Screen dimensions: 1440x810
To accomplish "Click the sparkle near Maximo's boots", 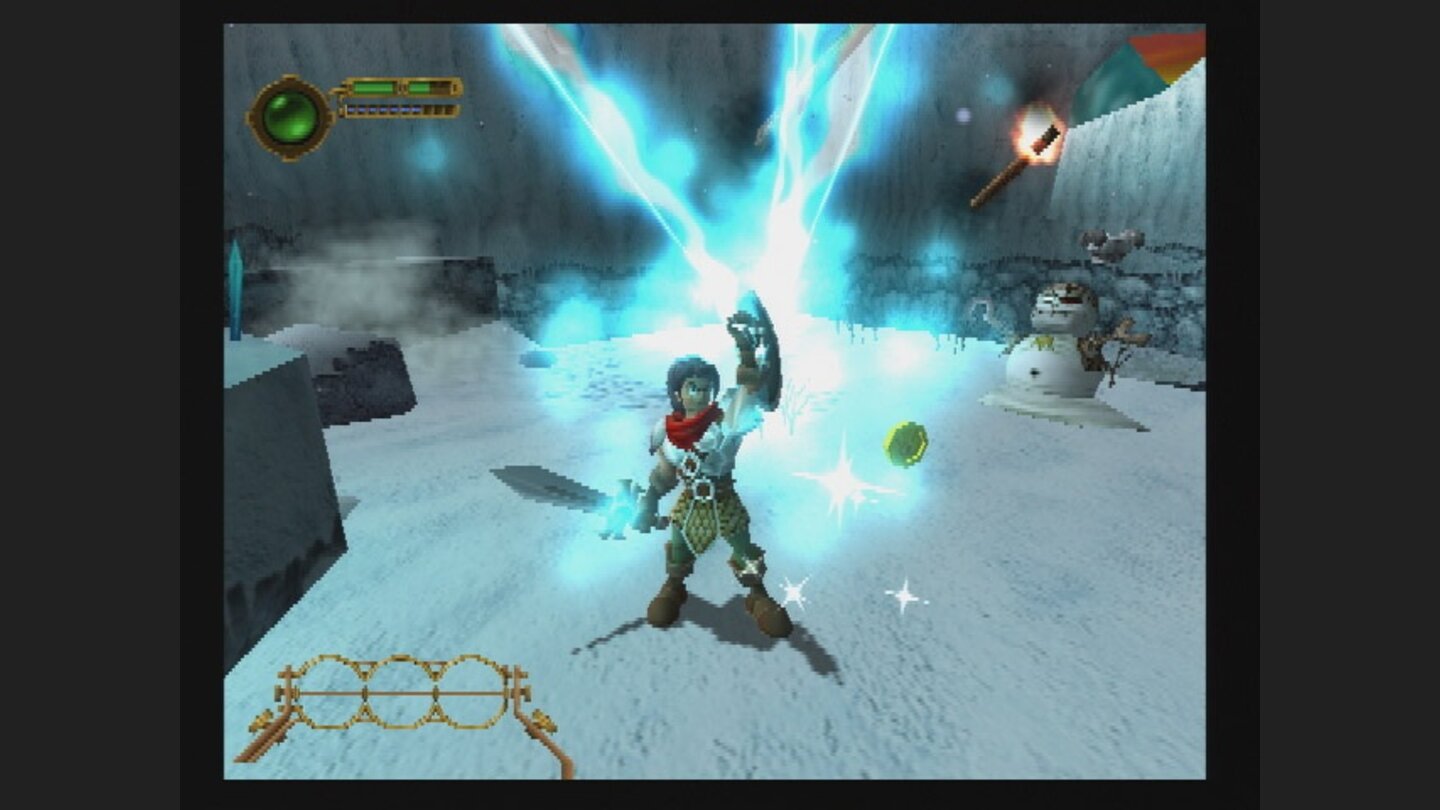I will pos(793,591).
